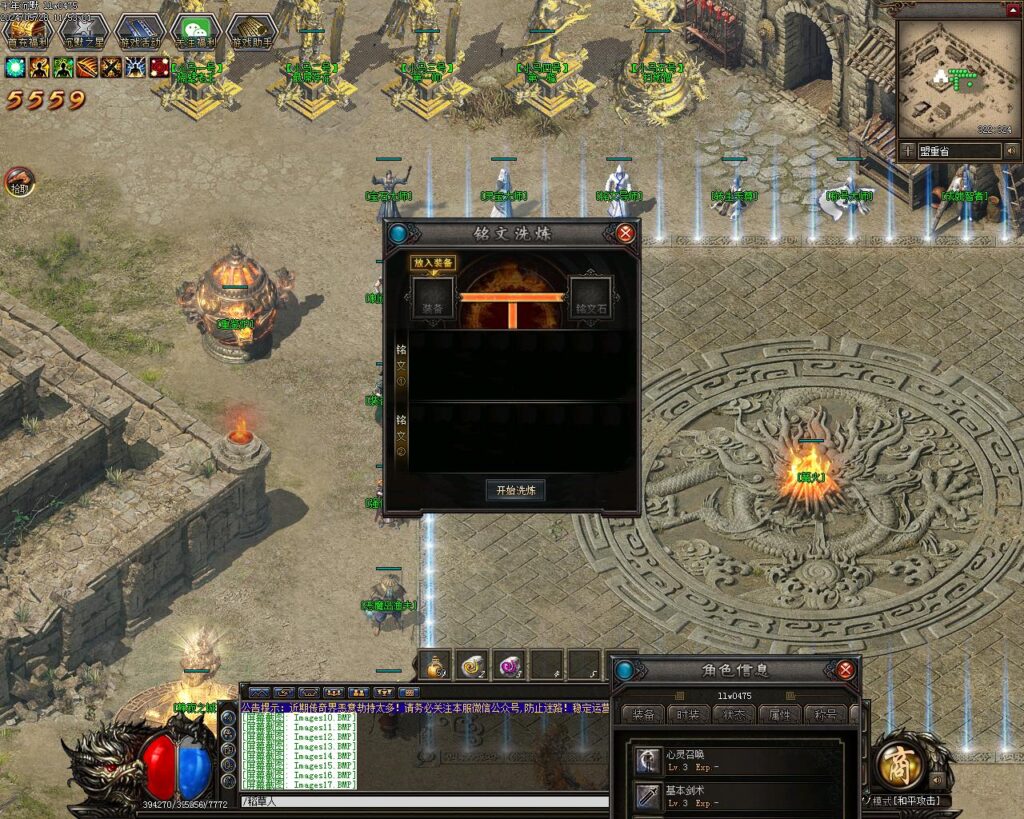Select the 铭文石 stone slot
Screen dimensions: 1024x819
(590, 297)
